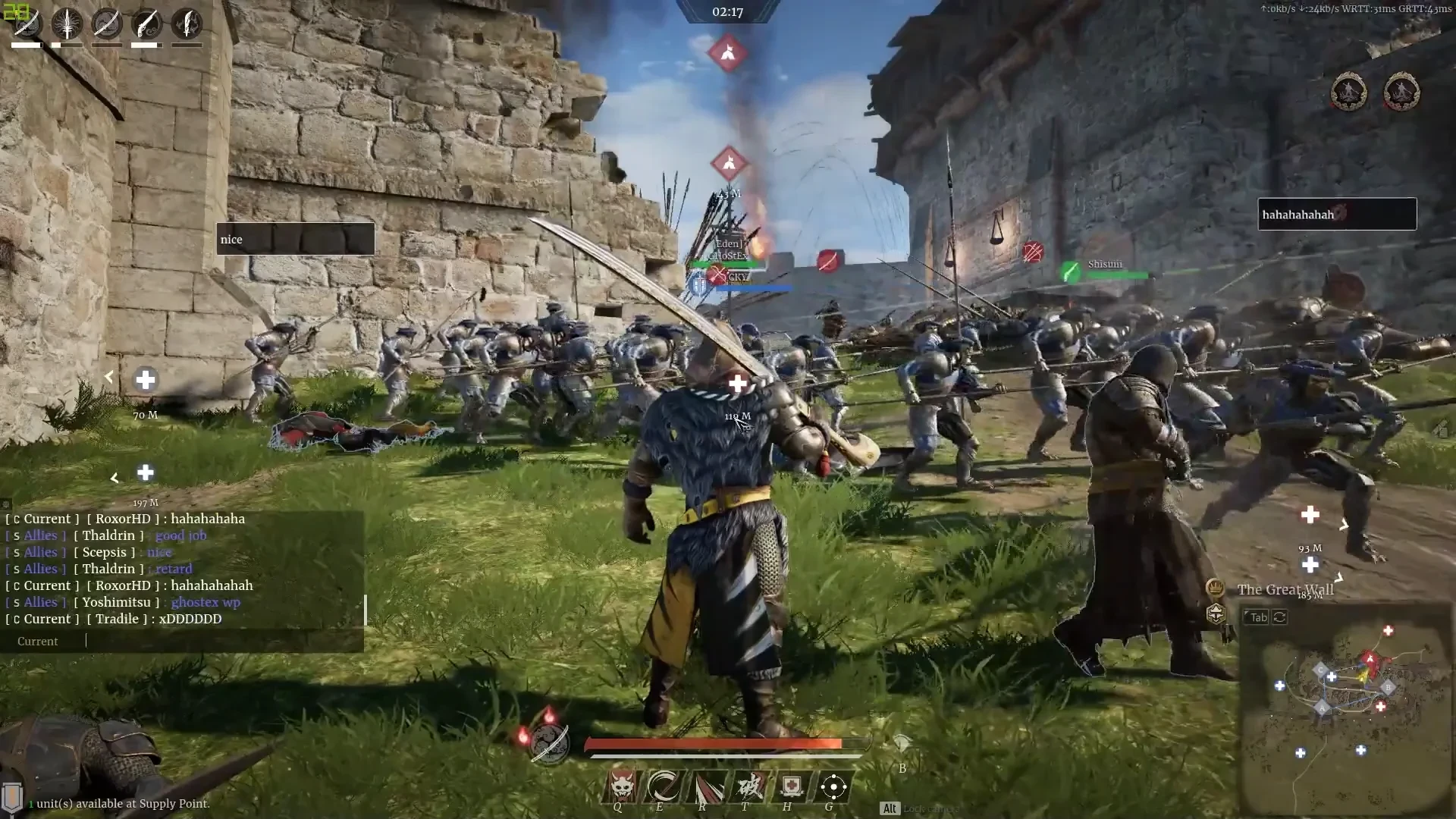The height and width of the screenshot is (819, 1456).
Task: Select the sunburst dagger teammate icon
Action: tap(67, 24)
